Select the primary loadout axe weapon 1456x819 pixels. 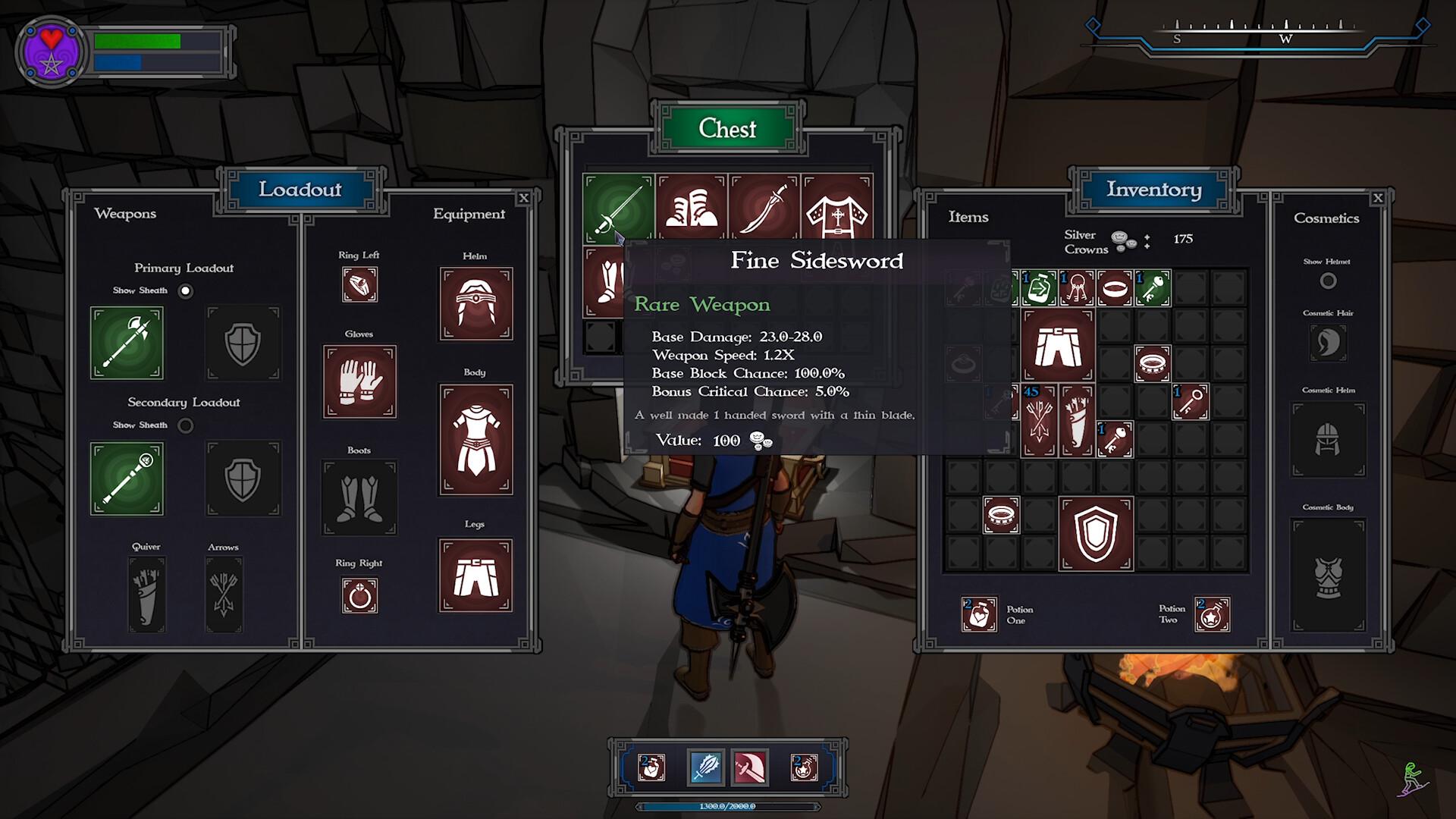(127, 343)
